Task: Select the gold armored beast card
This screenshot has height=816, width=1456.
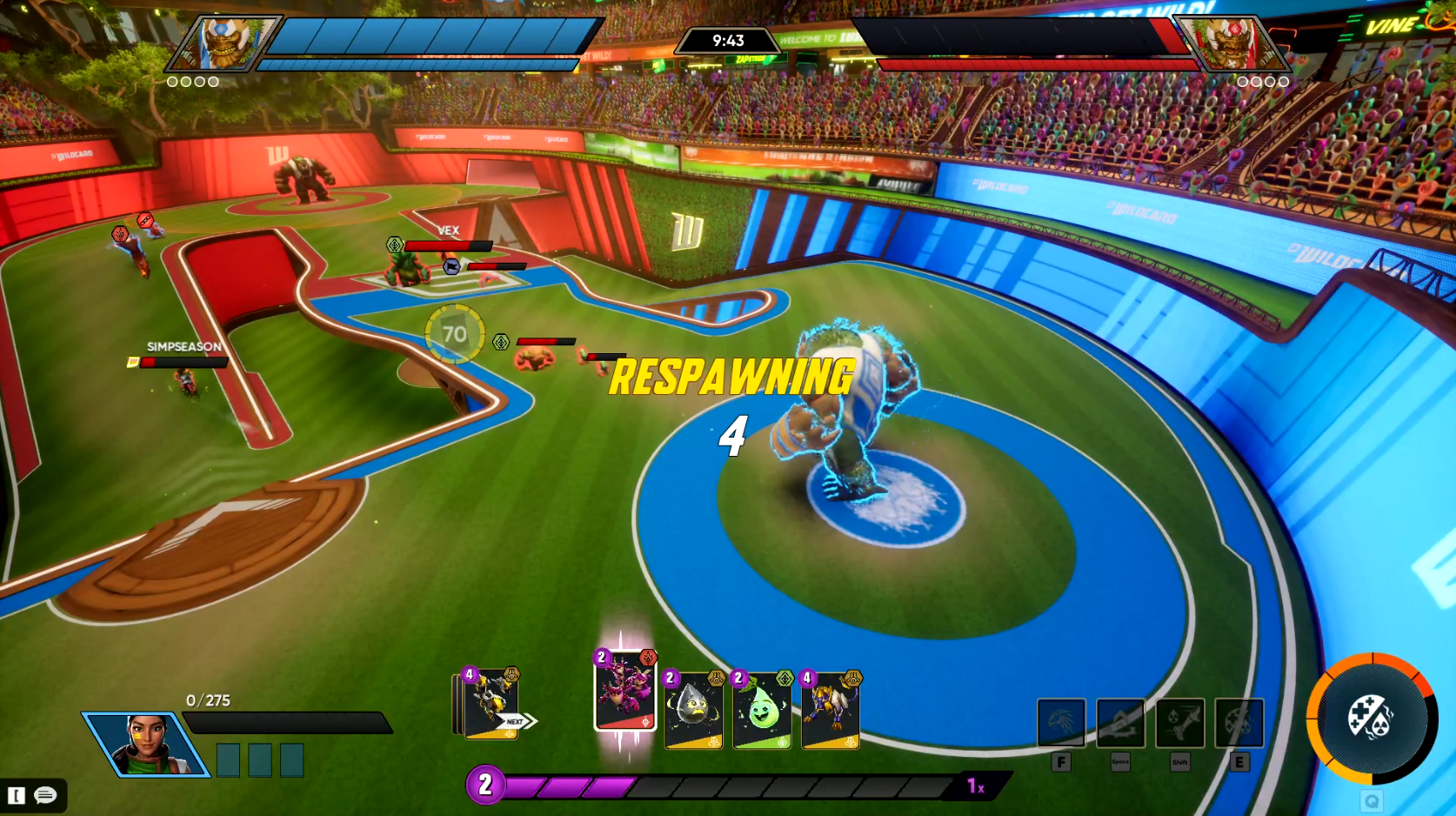Action: tap(830, 710)
